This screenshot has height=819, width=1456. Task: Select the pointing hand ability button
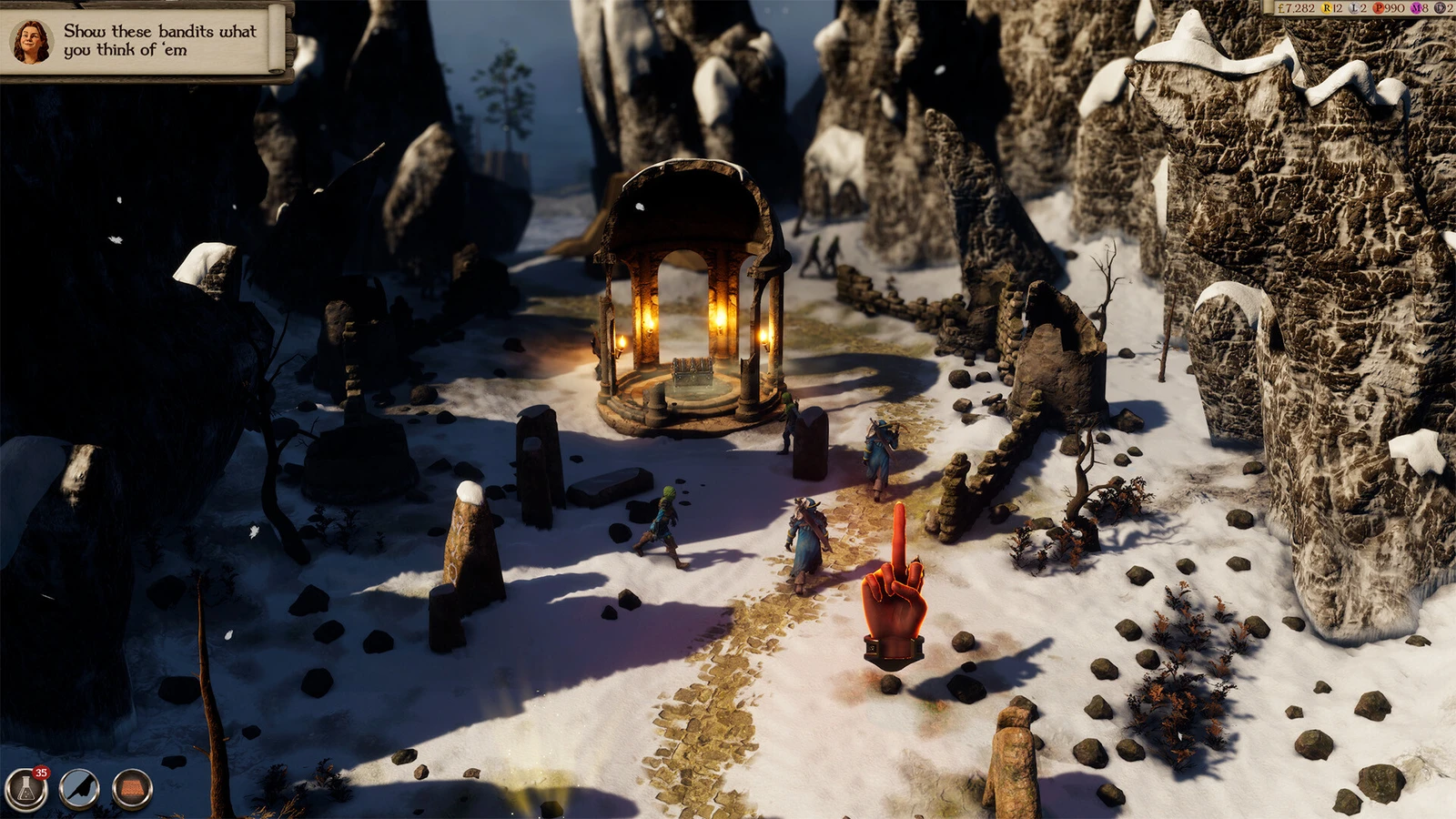coord(79,789)
